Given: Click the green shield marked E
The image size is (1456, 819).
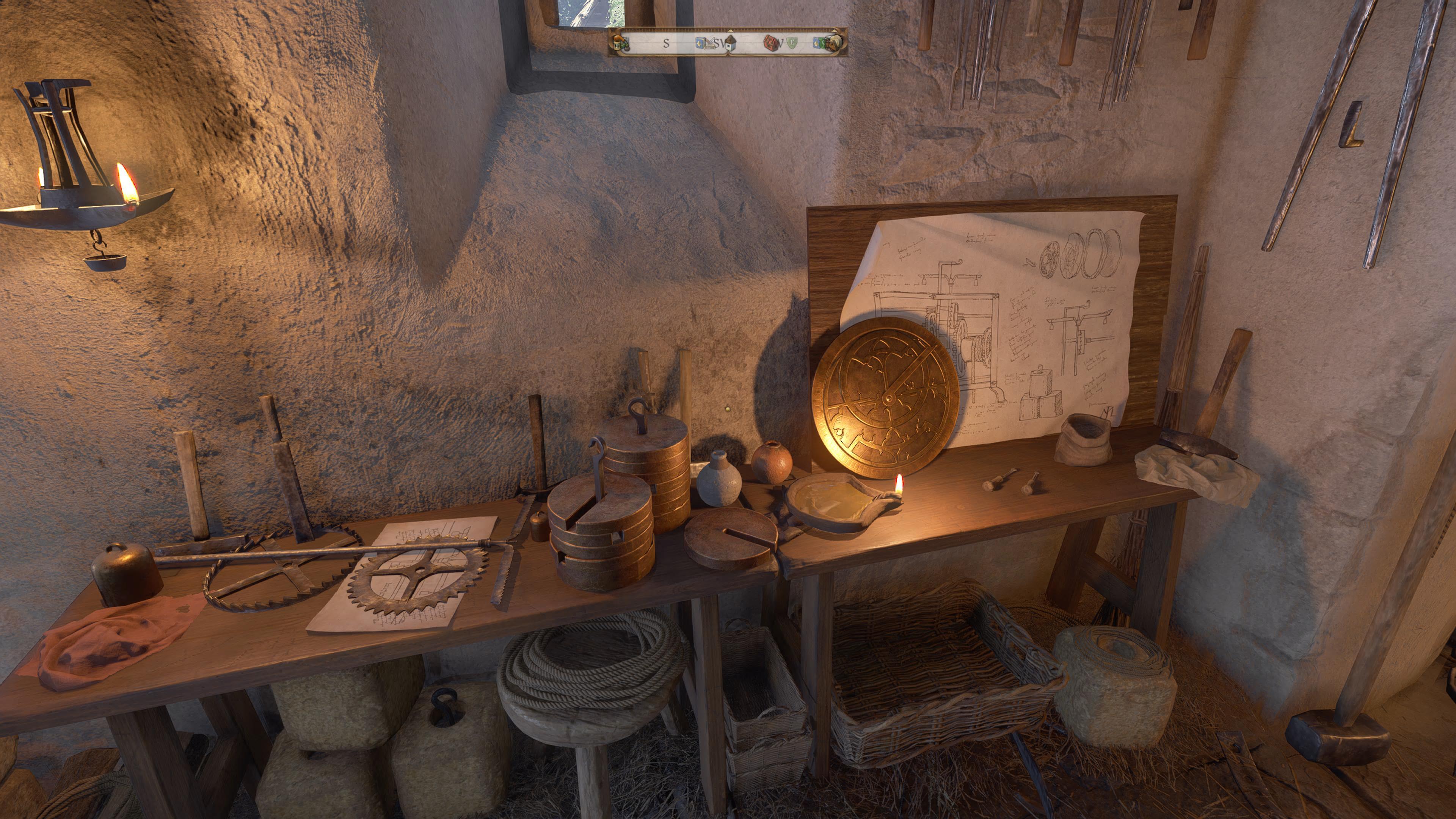Looking at the screenshot, I should click(x=792, y=43).
